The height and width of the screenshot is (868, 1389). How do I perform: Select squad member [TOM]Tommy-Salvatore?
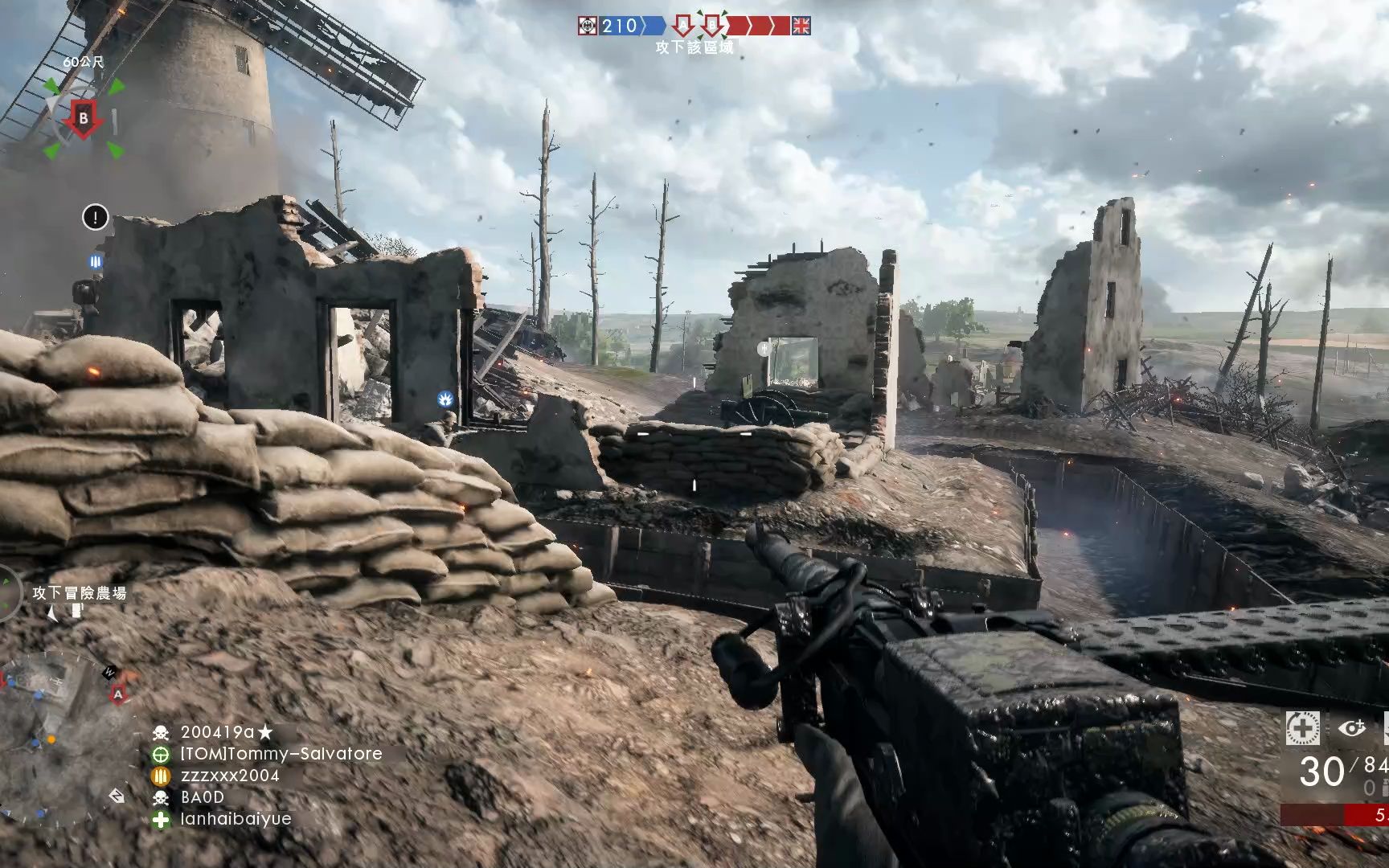point(281,754)
